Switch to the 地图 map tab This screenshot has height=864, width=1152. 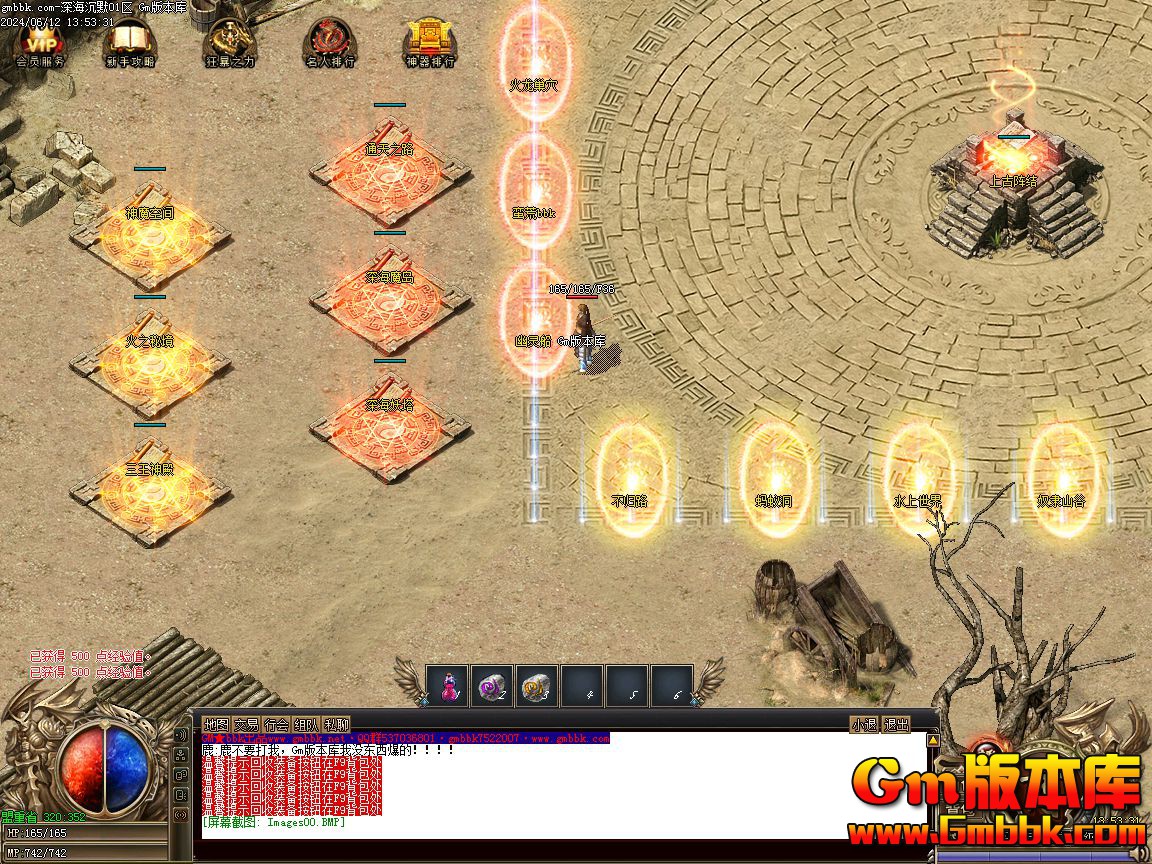(x=216, y=724)
